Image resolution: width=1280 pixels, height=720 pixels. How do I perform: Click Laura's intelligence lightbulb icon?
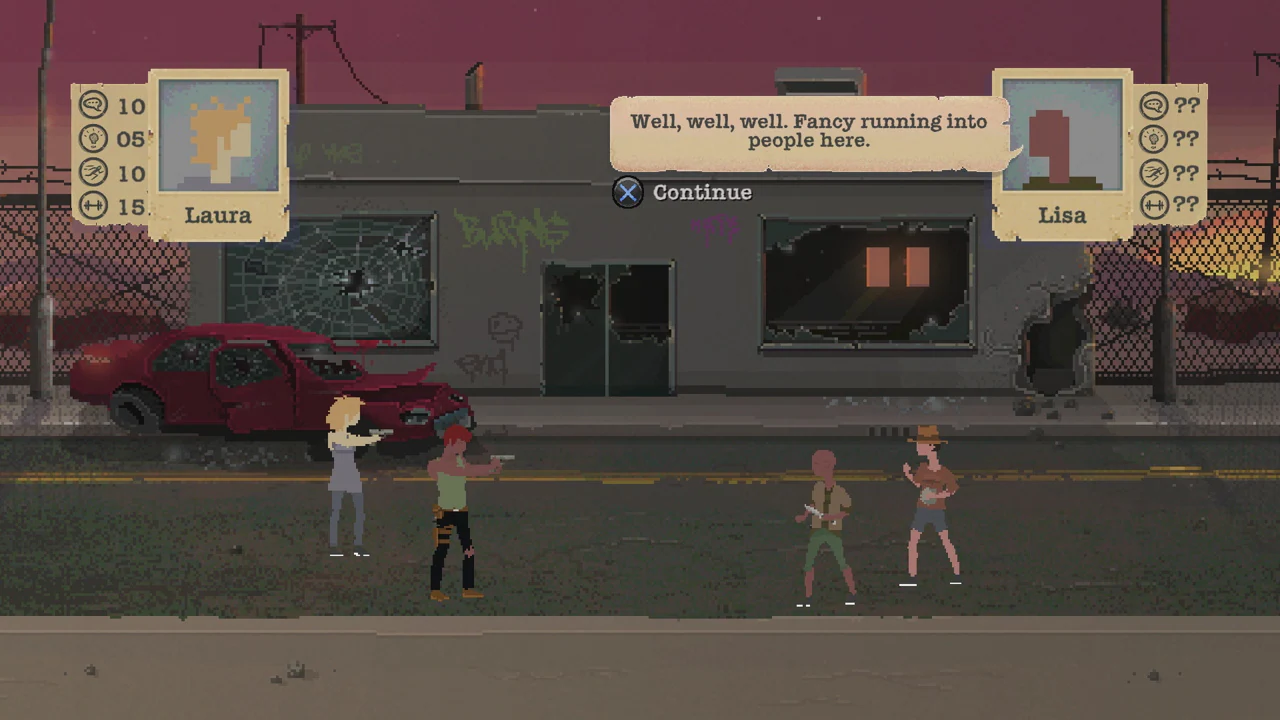click(x=93, y=139)
